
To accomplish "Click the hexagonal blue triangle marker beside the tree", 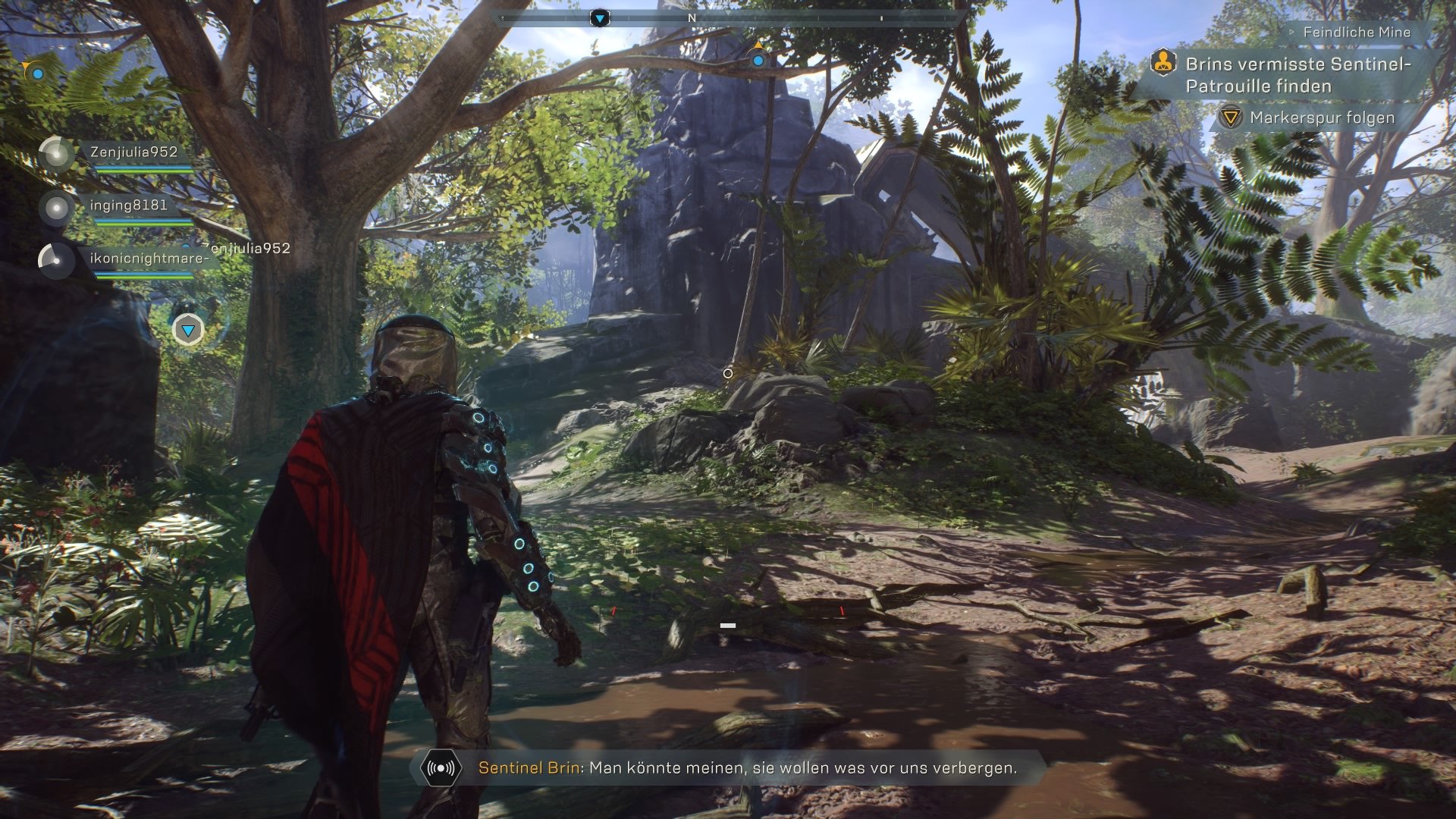I will [188, 330].
